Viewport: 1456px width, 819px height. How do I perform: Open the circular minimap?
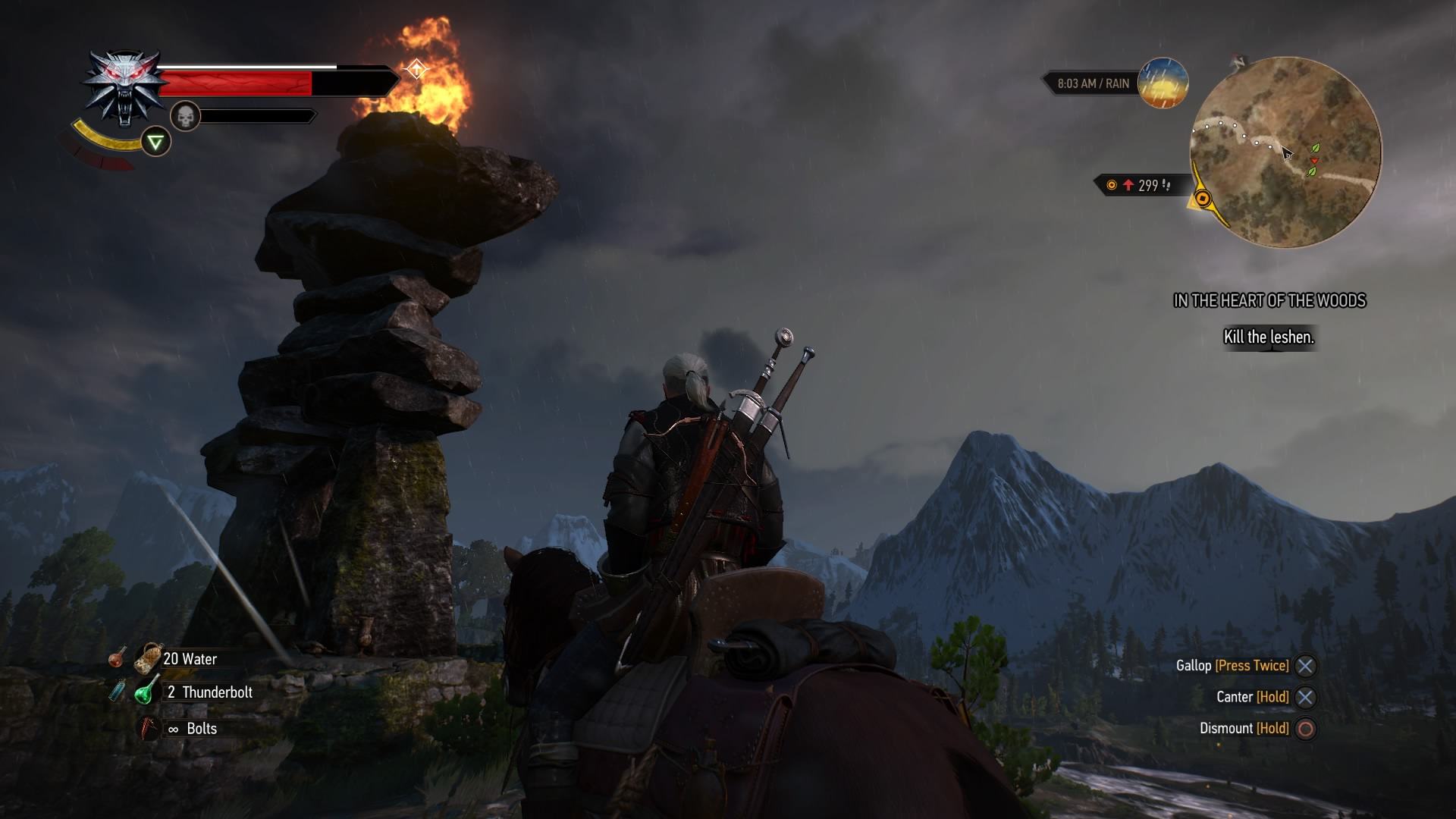(1285, 152)
